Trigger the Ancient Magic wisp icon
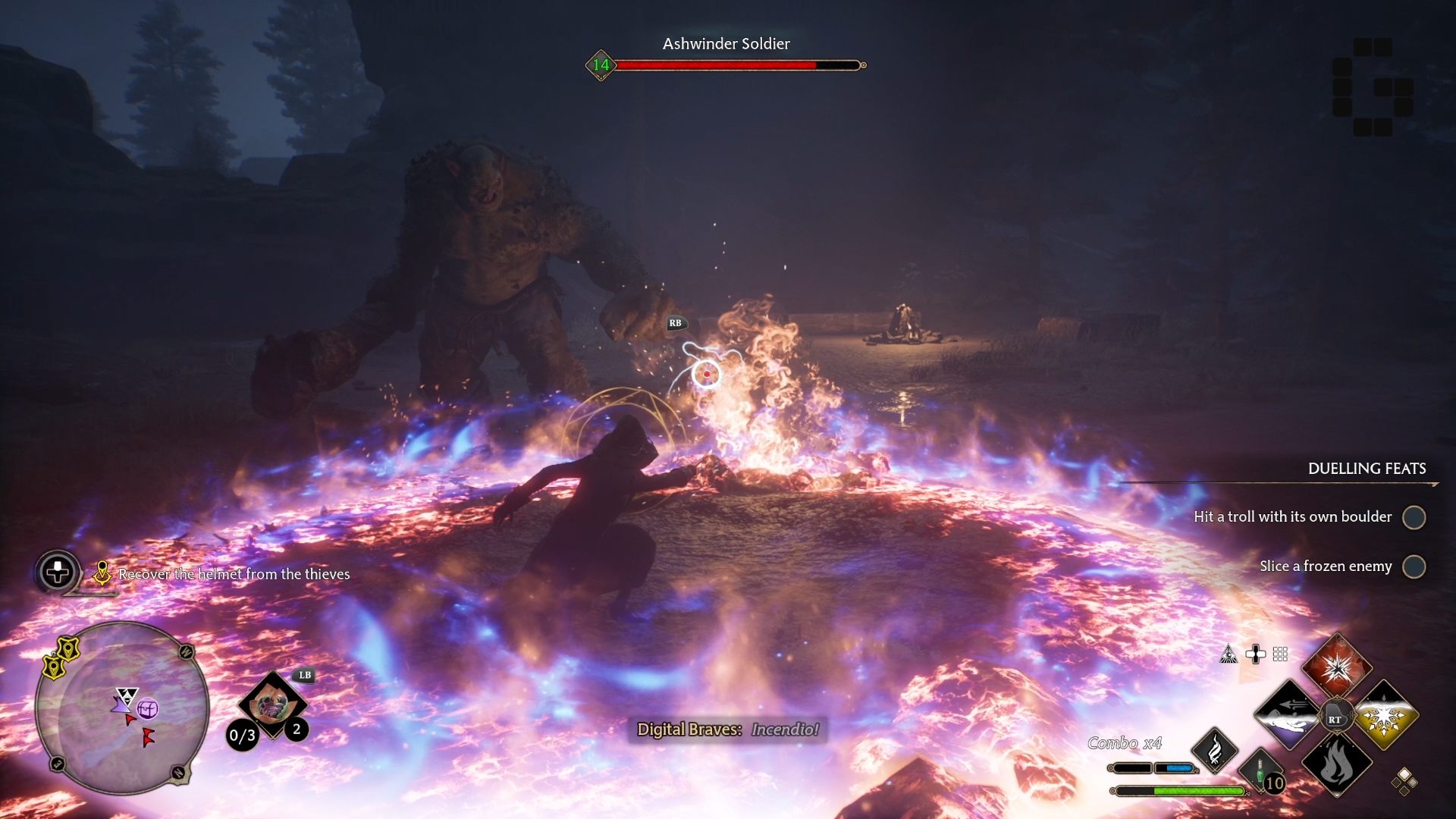 point(1214,751)
